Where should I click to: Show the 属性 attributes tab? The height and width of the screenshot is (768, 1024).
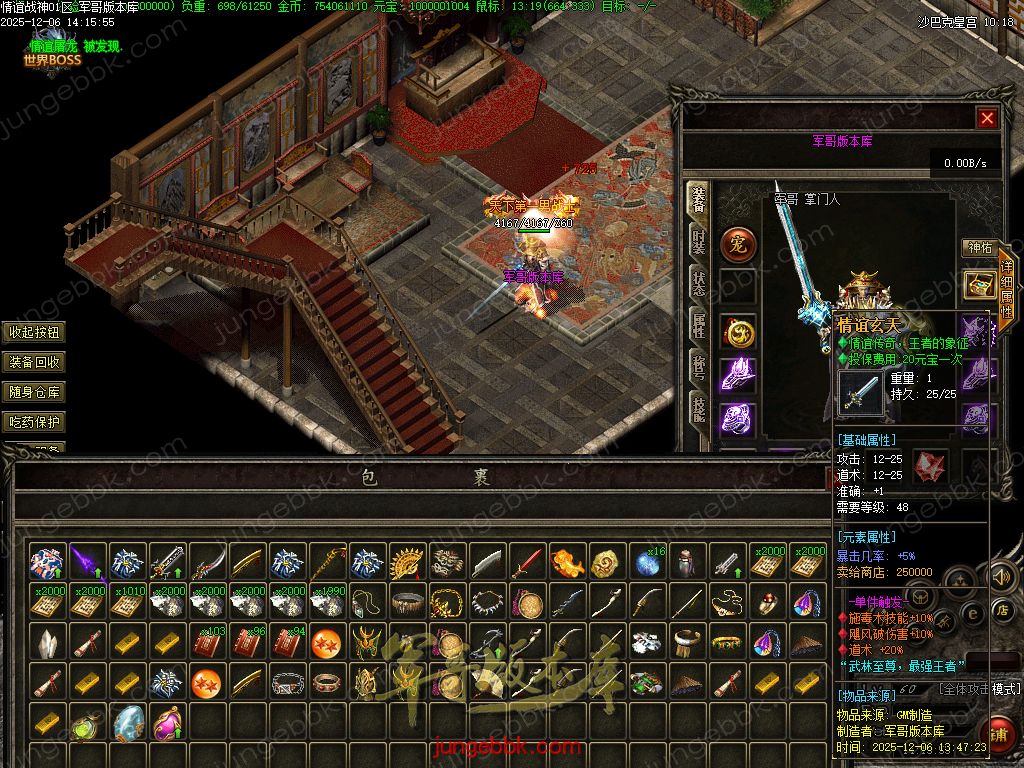(699, 323)
